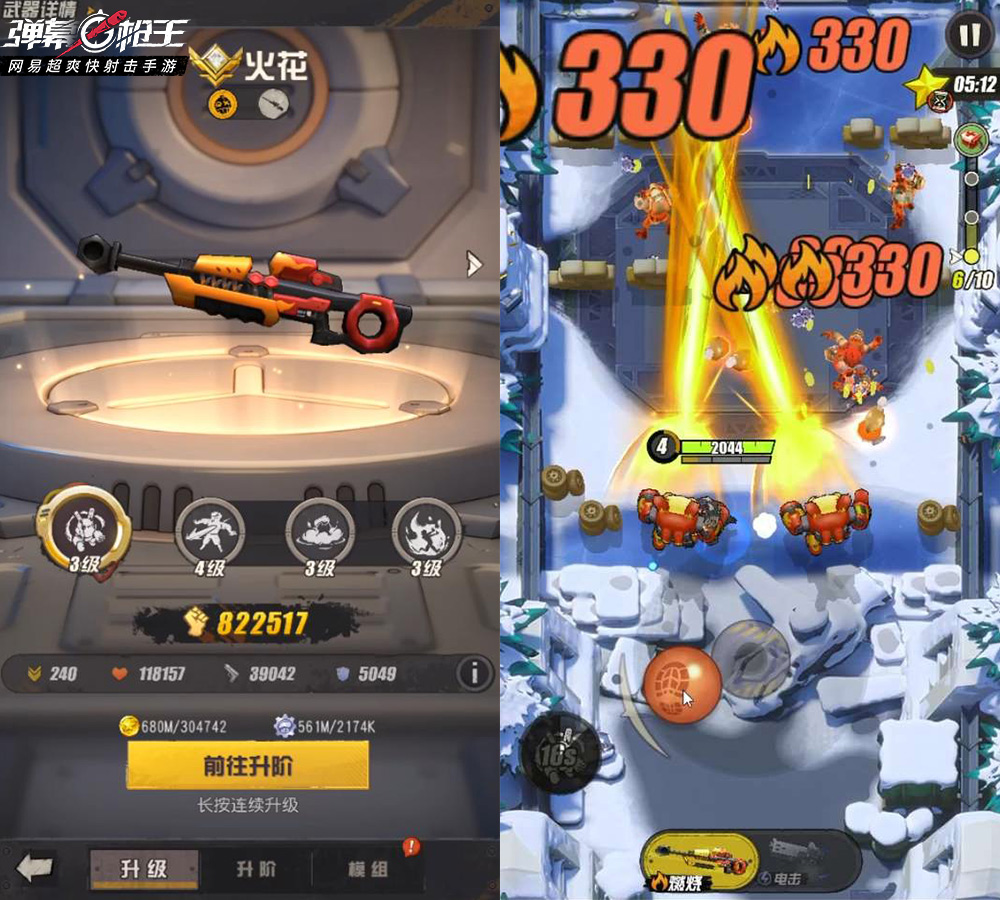
Task: Show the next weapon with right arrow
Action: (x=474, y=264)
